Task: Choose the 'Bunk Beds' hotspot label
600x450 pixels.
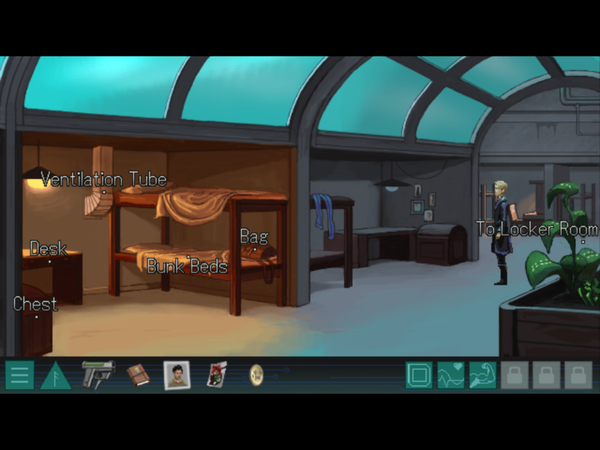Action: pyautogui.click(x=187, y=266)
